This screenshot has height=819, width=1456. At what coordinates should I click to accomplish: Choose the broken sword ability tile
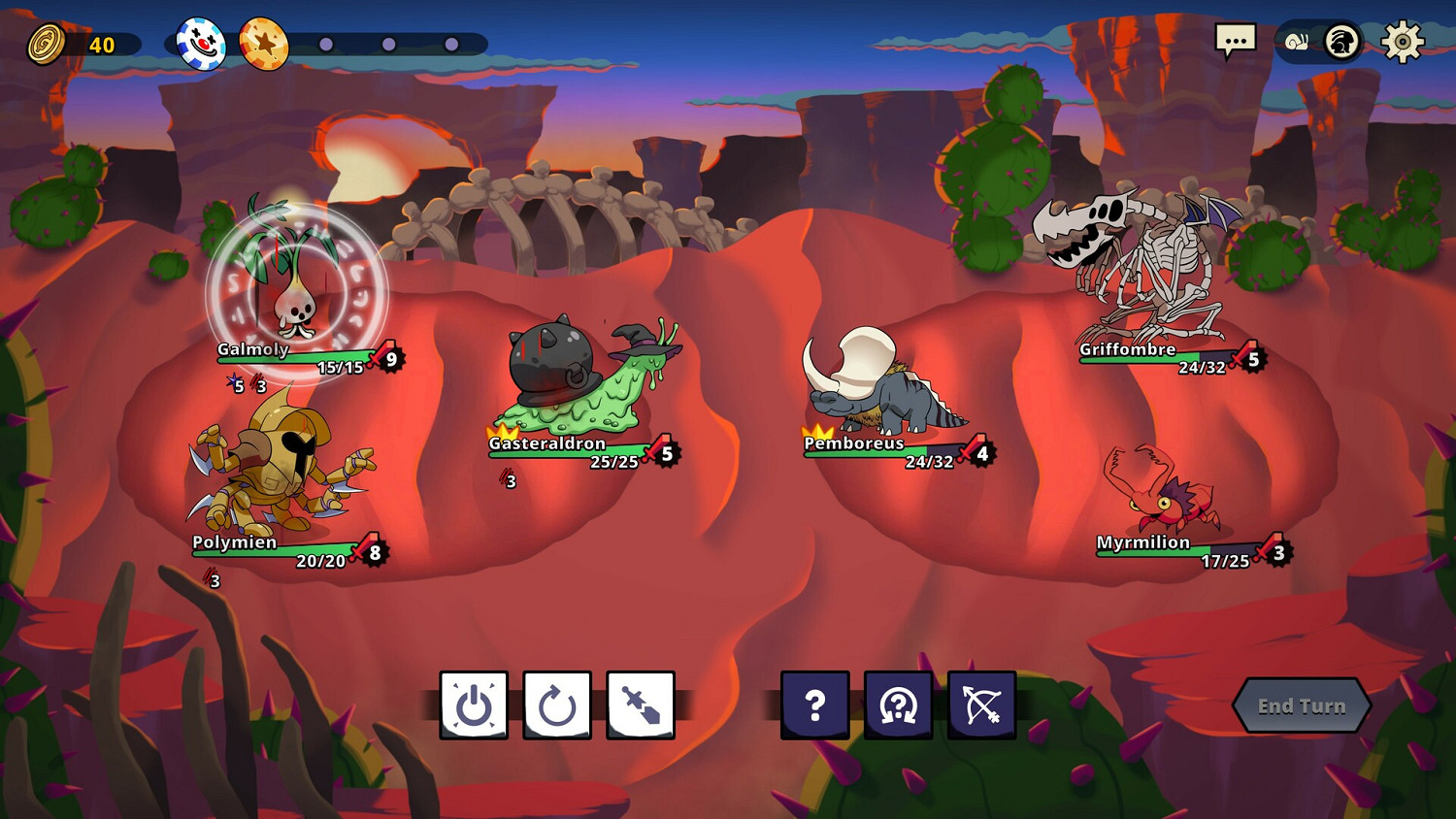(x=641, y=705)
